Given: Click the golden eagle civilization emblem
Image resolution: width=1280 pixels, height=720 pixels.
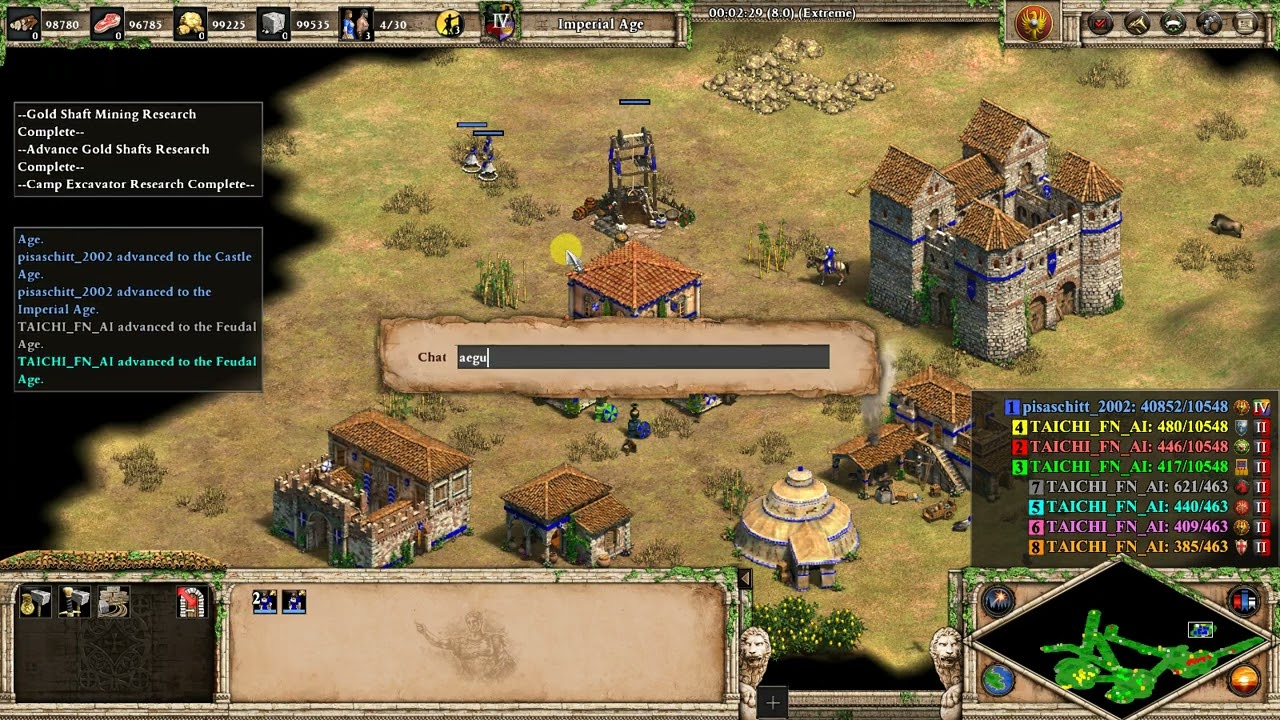Looking at the screenshot, I should (x=1034, y=23).
